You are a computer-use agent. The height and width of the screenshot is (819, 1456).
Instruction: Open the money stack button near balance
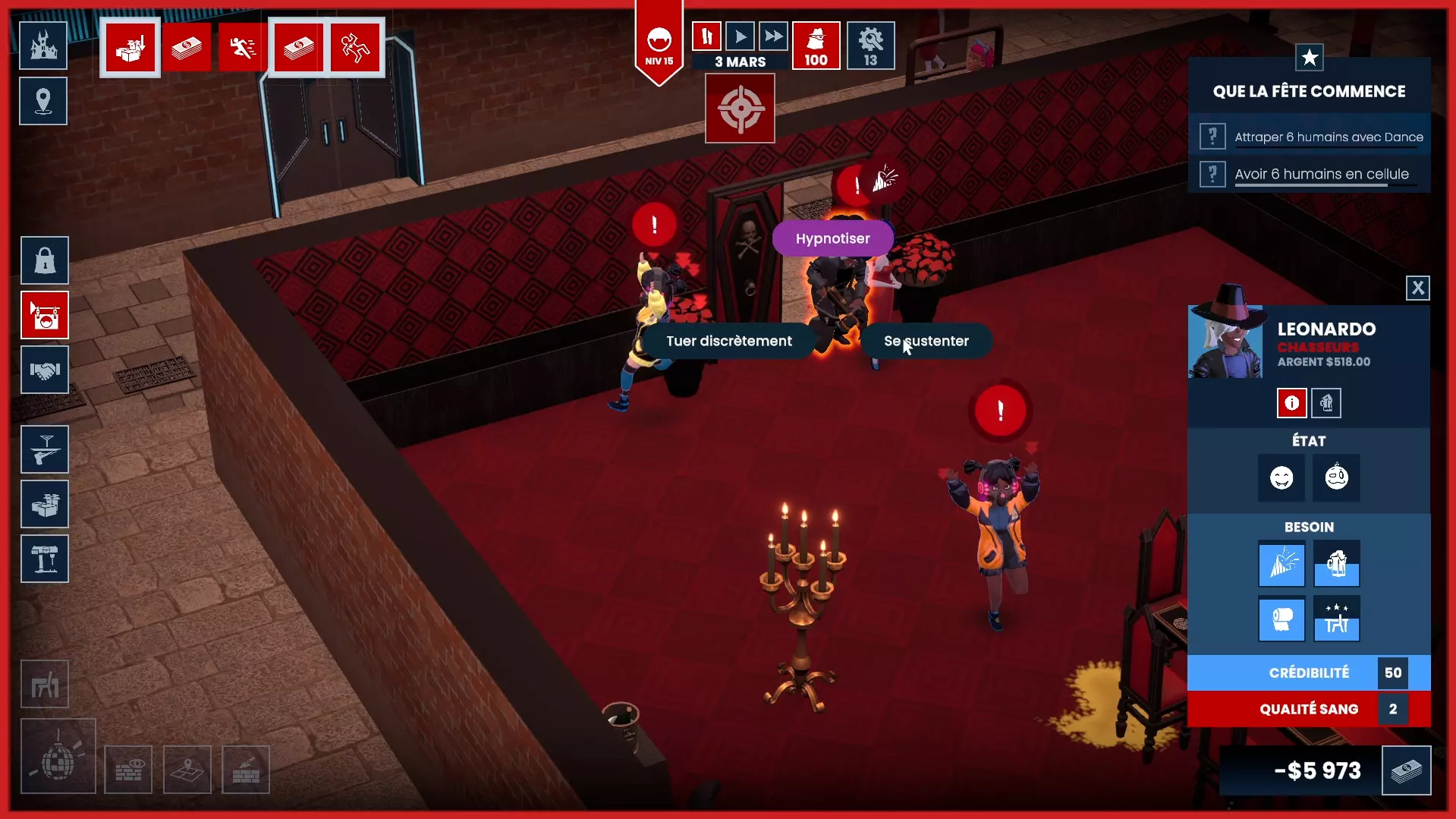[1406, 770]
